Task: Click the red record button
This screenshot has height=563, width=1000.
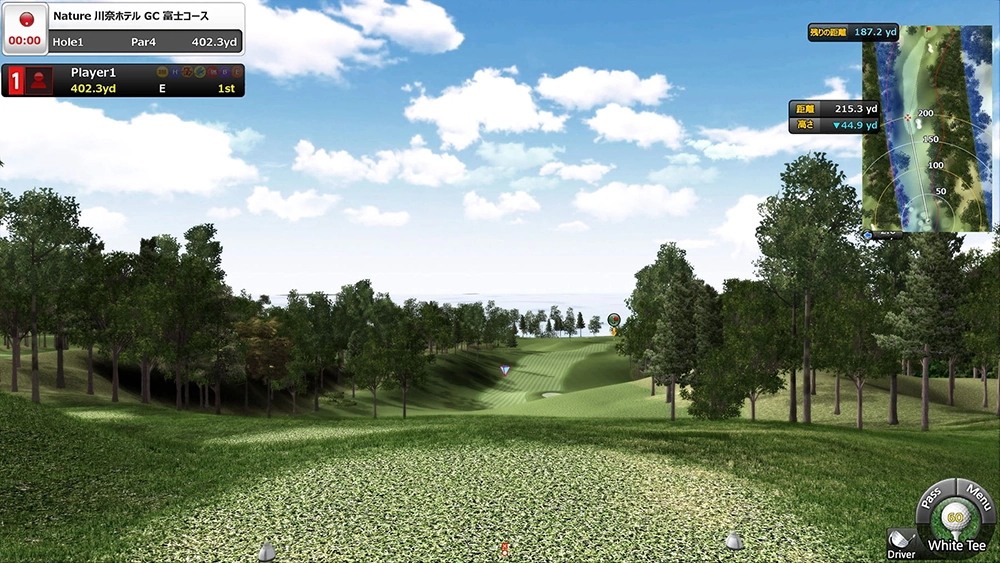Action: pos(26,20)
